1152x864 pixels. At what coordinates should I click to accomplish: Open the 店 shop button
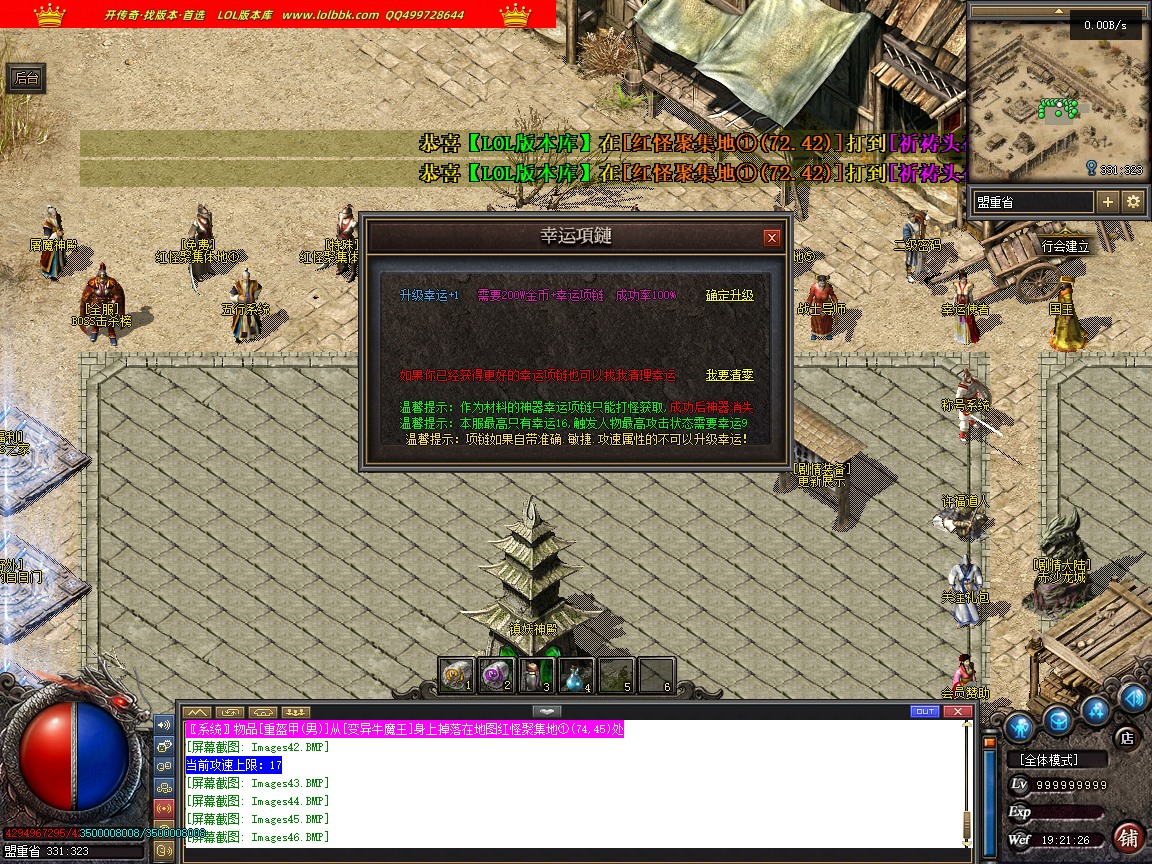pyautogui.click(x=1126, y=738)
